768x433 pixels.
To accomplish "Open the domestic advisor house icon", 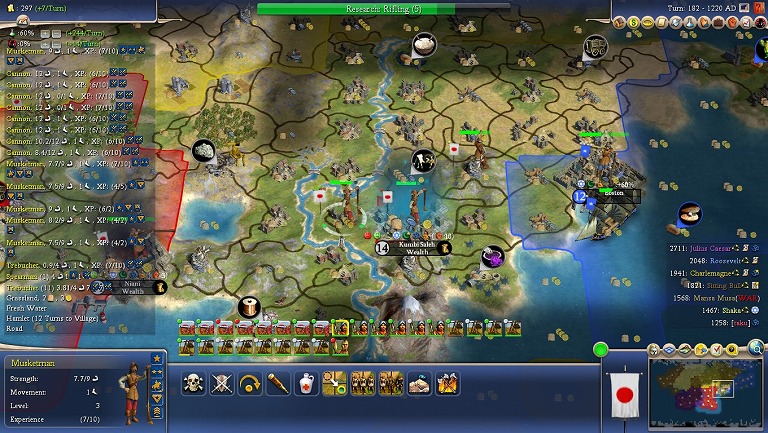I will click(x=619, y=22).
